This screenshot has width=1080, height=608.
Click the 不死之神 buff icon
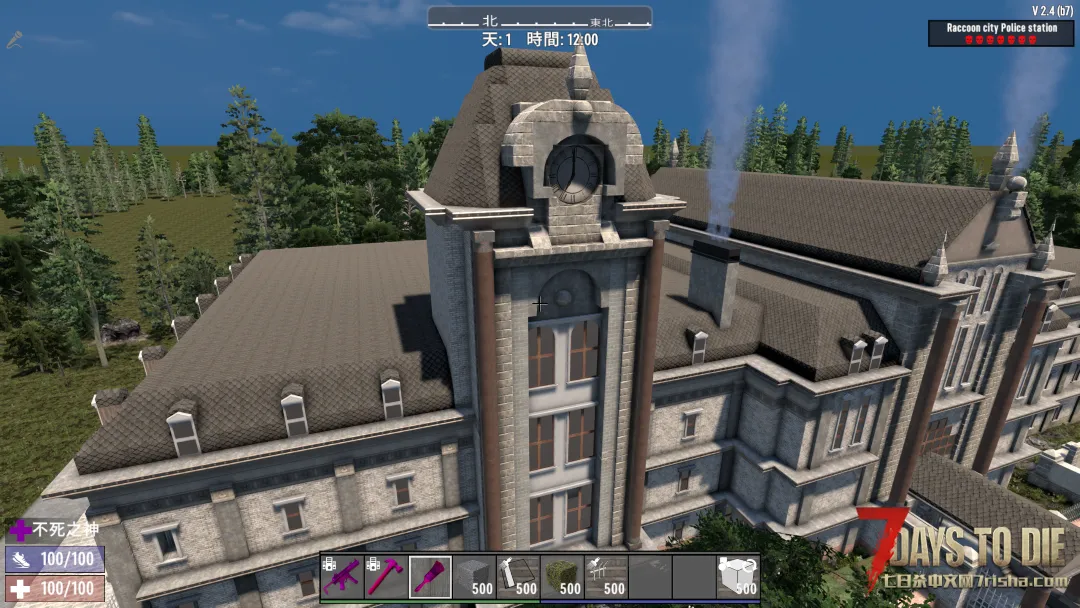20,530
